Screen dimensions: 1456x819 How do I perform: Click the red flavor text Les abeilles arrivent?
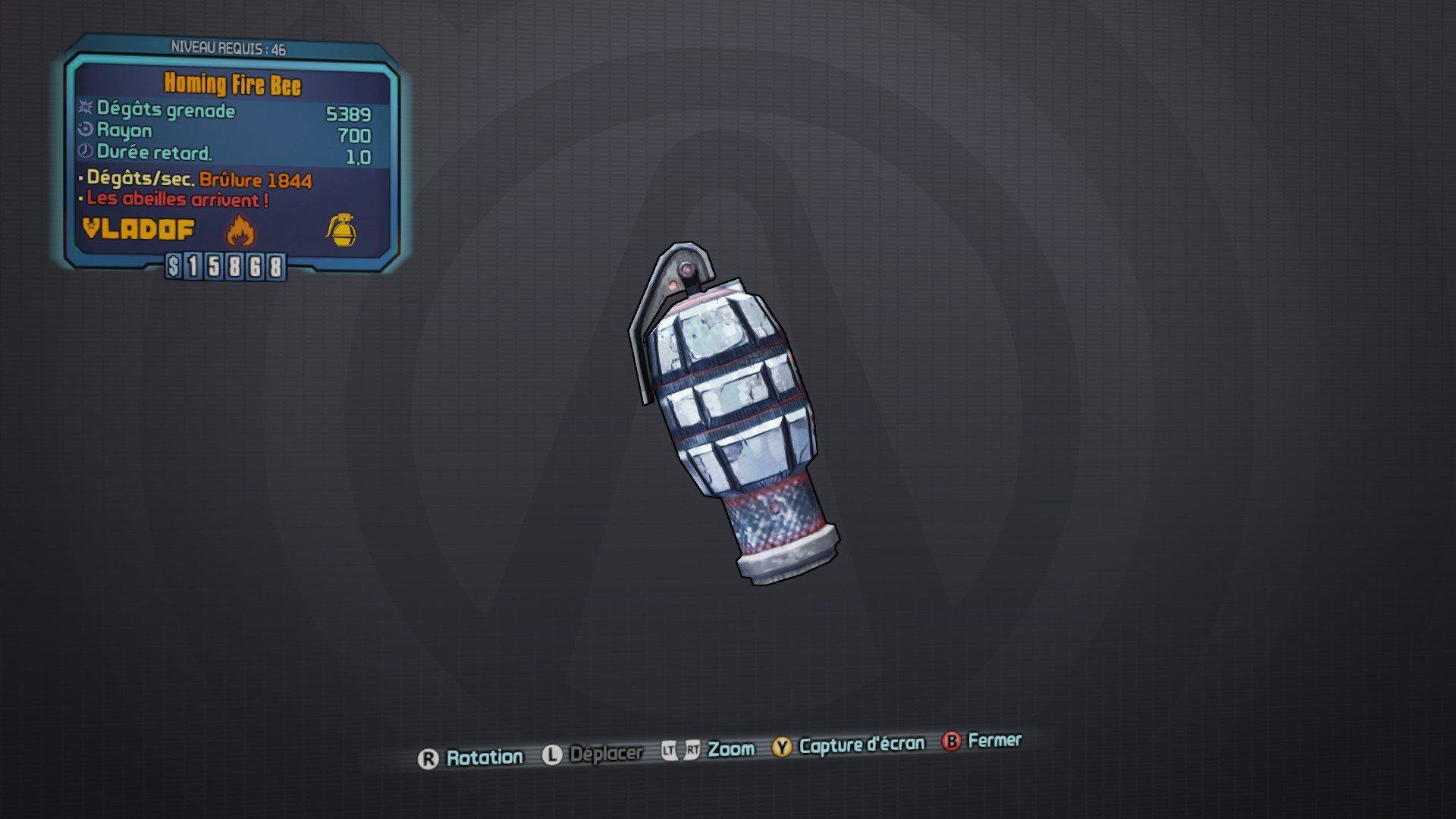click(174, 200)
